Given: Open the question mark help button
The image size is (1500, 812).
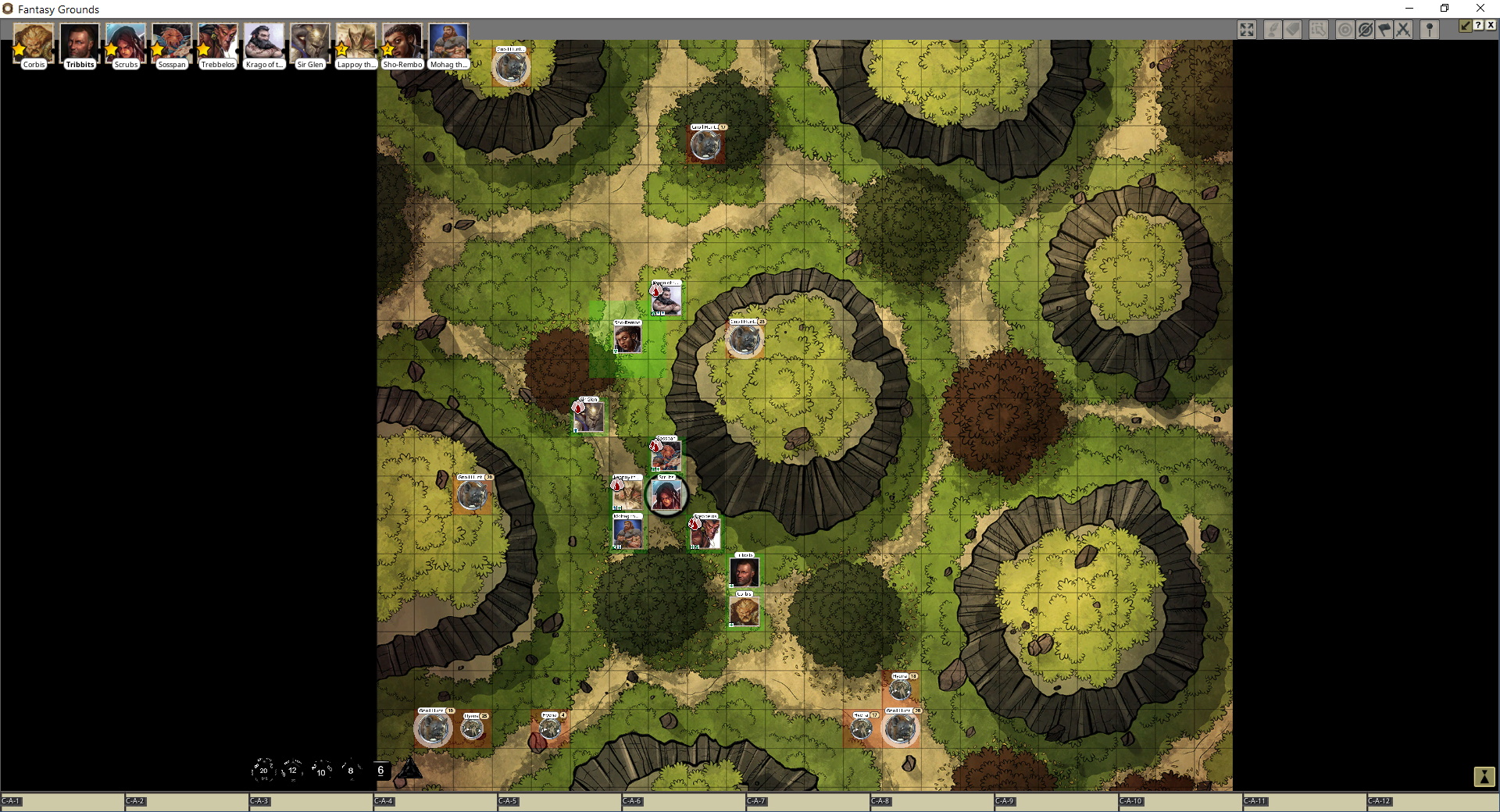Looking at the screenshot, I should (x=1478, y=26).
